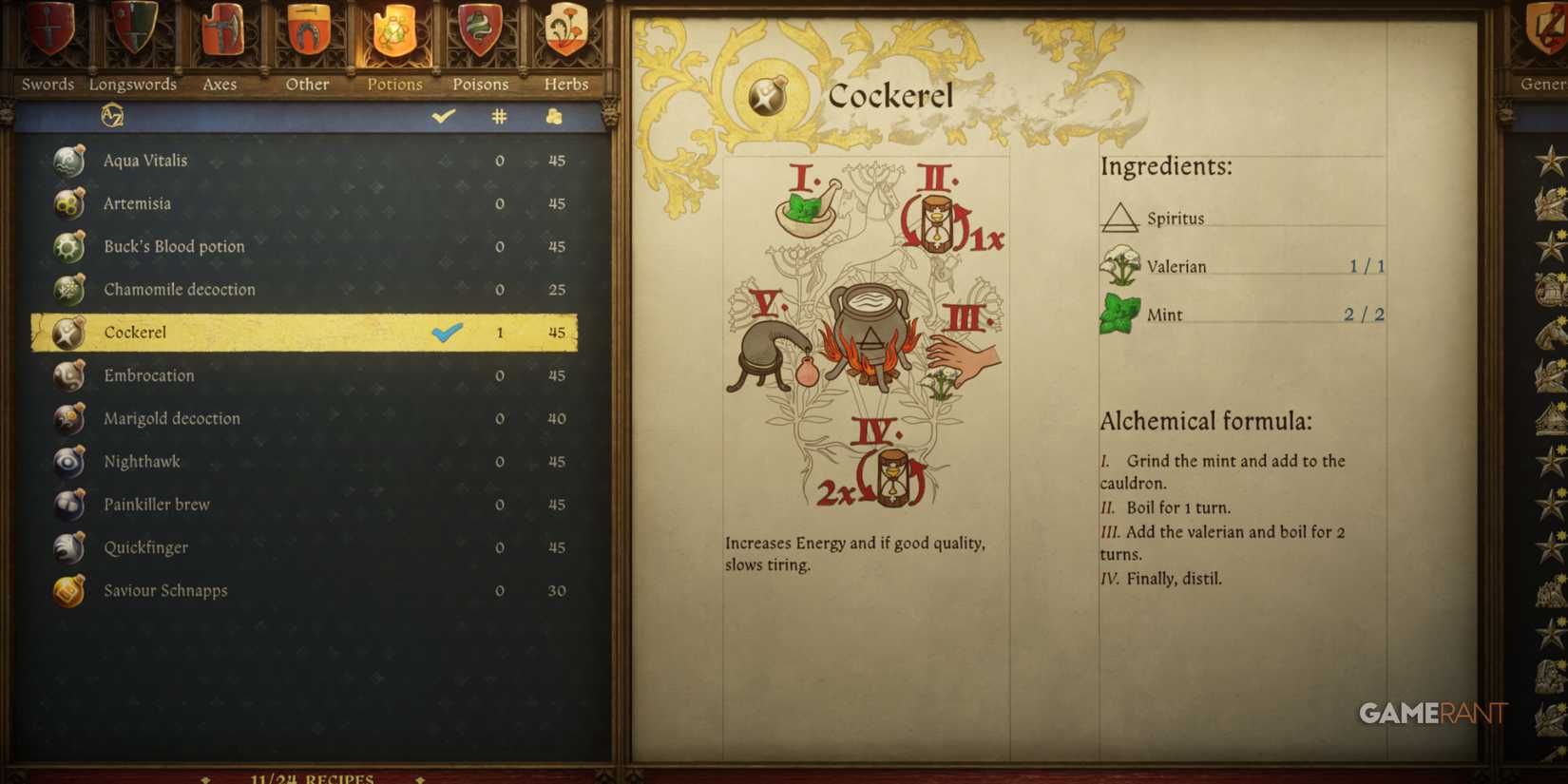The width and height of the screenshot is (1568, 784).
Task: Sort recipes by the count (#) column icon
Action: 499,114
